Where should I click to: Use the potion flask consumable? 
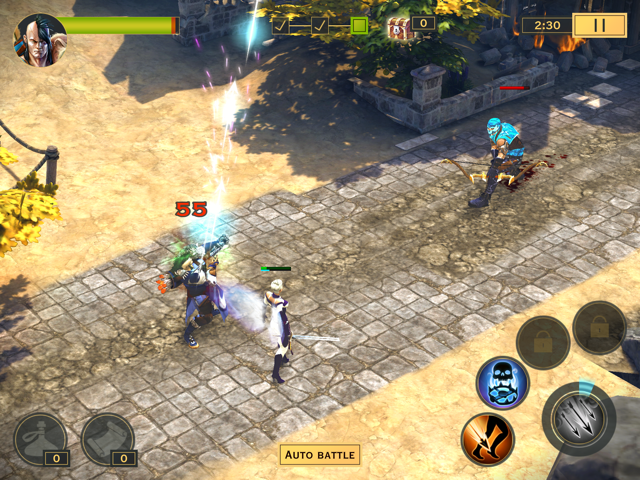pos(40,438)
